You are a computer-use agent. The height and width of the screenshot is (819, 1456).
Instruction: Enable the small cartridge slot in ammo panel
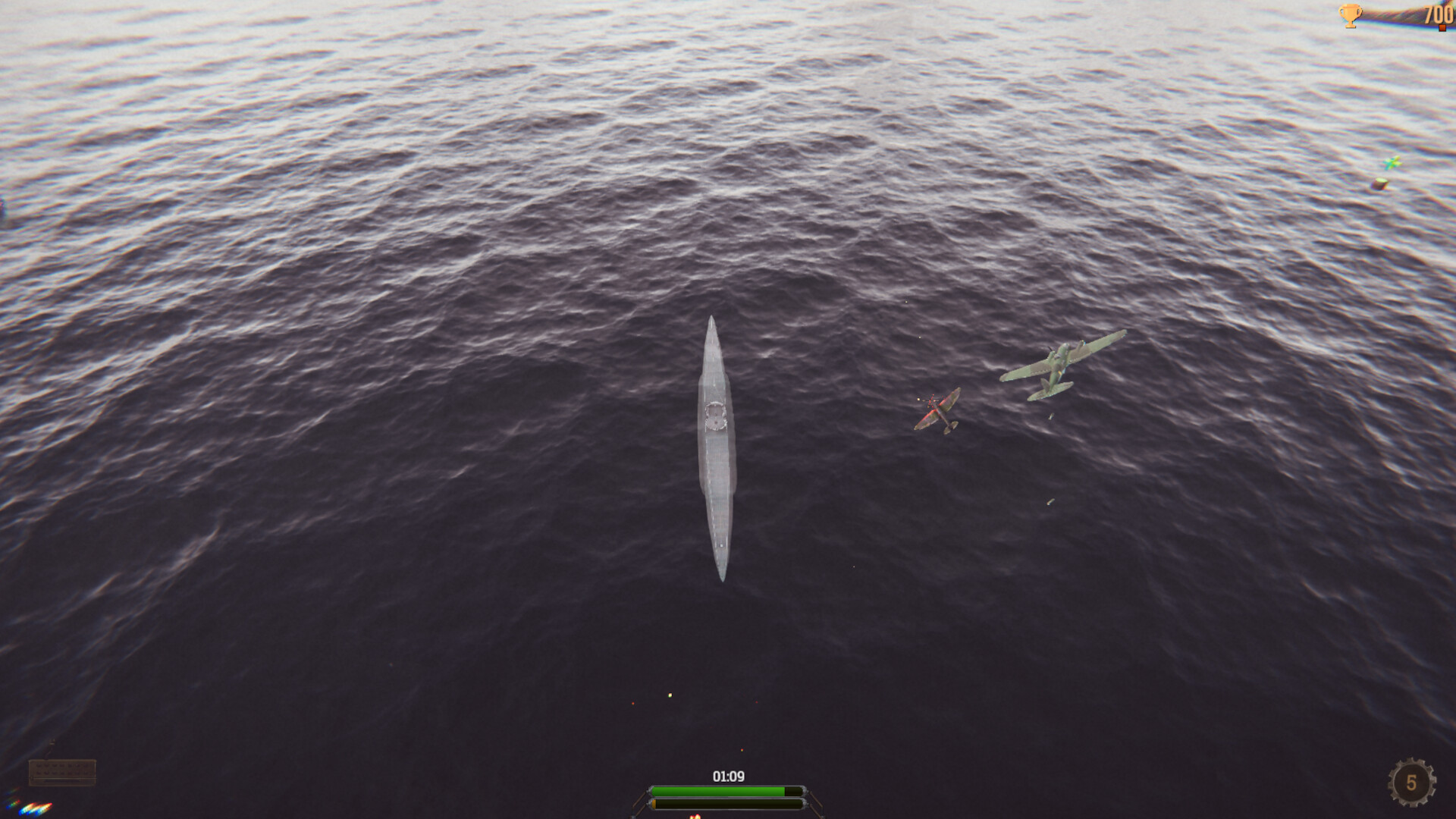(x=39, y=764)
